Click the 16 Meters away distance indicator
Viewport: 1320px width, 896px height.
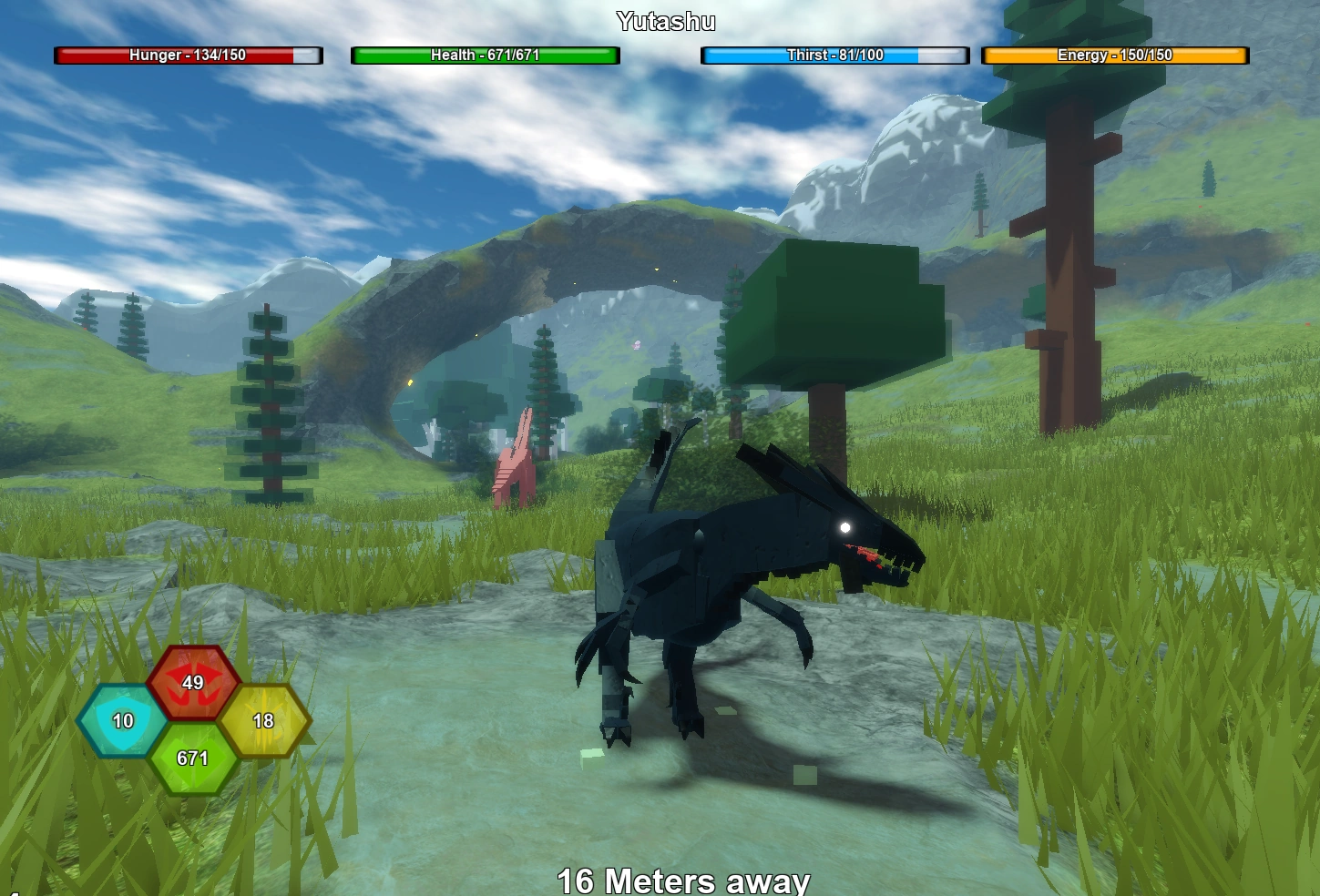(684, 879)
